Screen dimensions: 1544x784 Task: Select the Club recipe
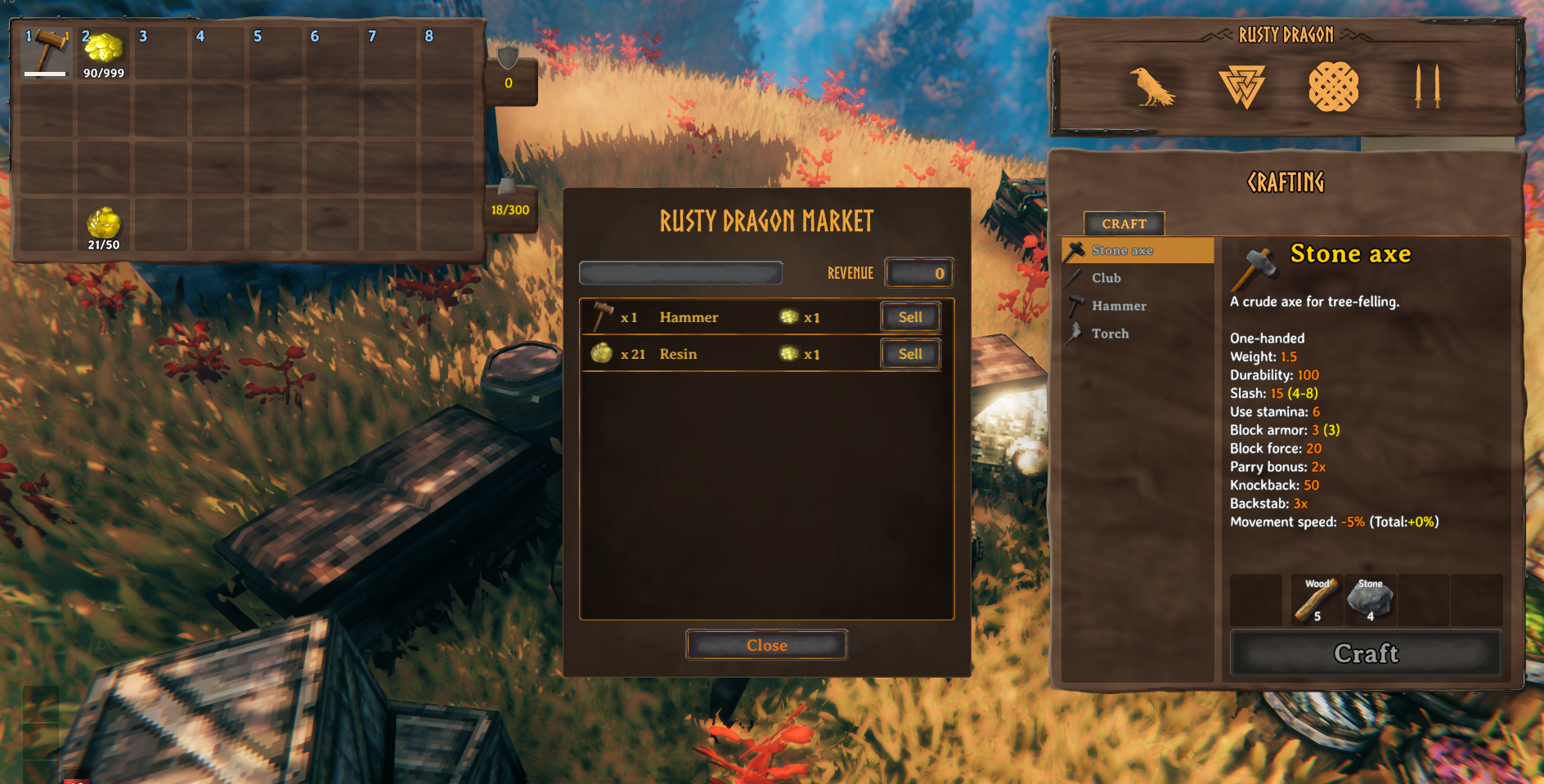[x=1106, y=278]
